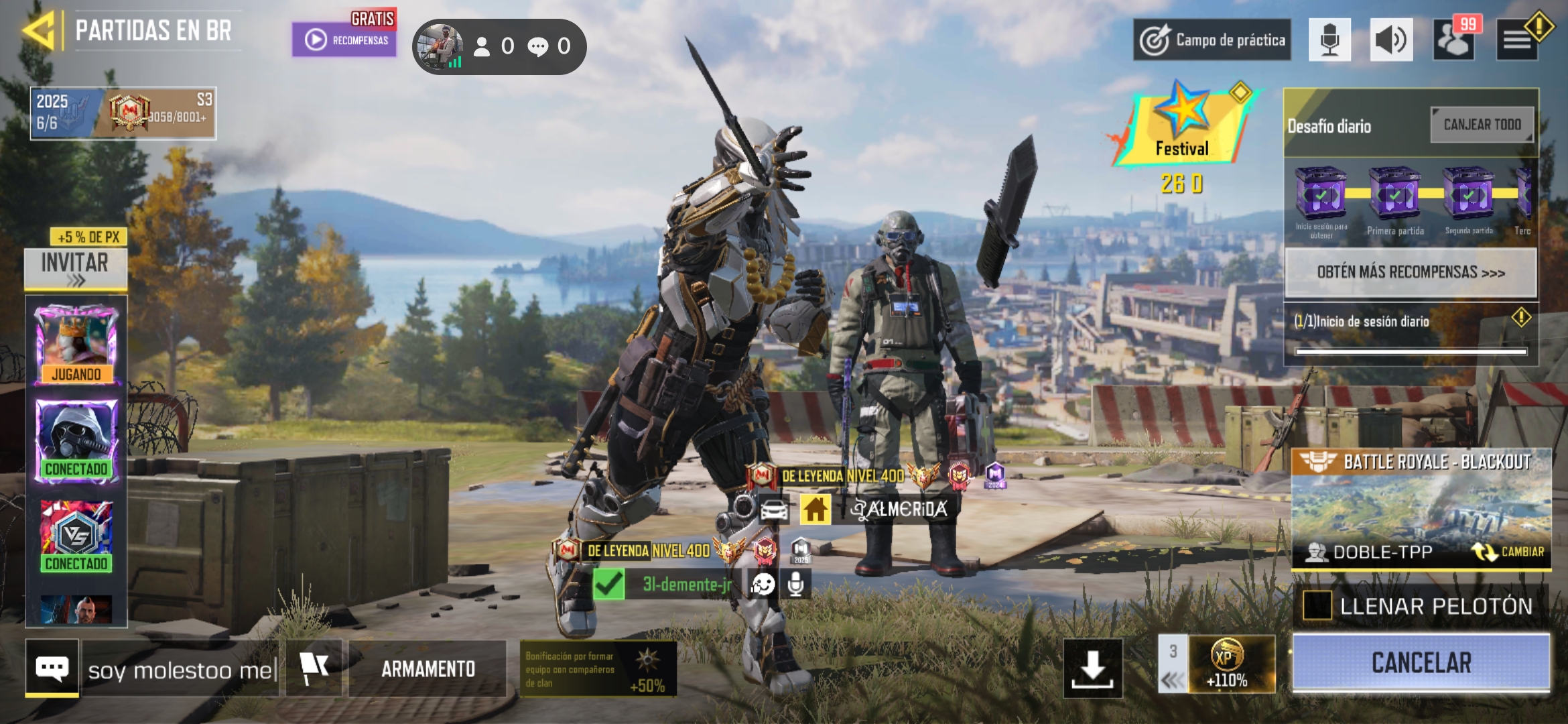The height and width of the screenshot is (724, 1568).
Task: Go back using the yellow arrow
Action: (39, 30)
